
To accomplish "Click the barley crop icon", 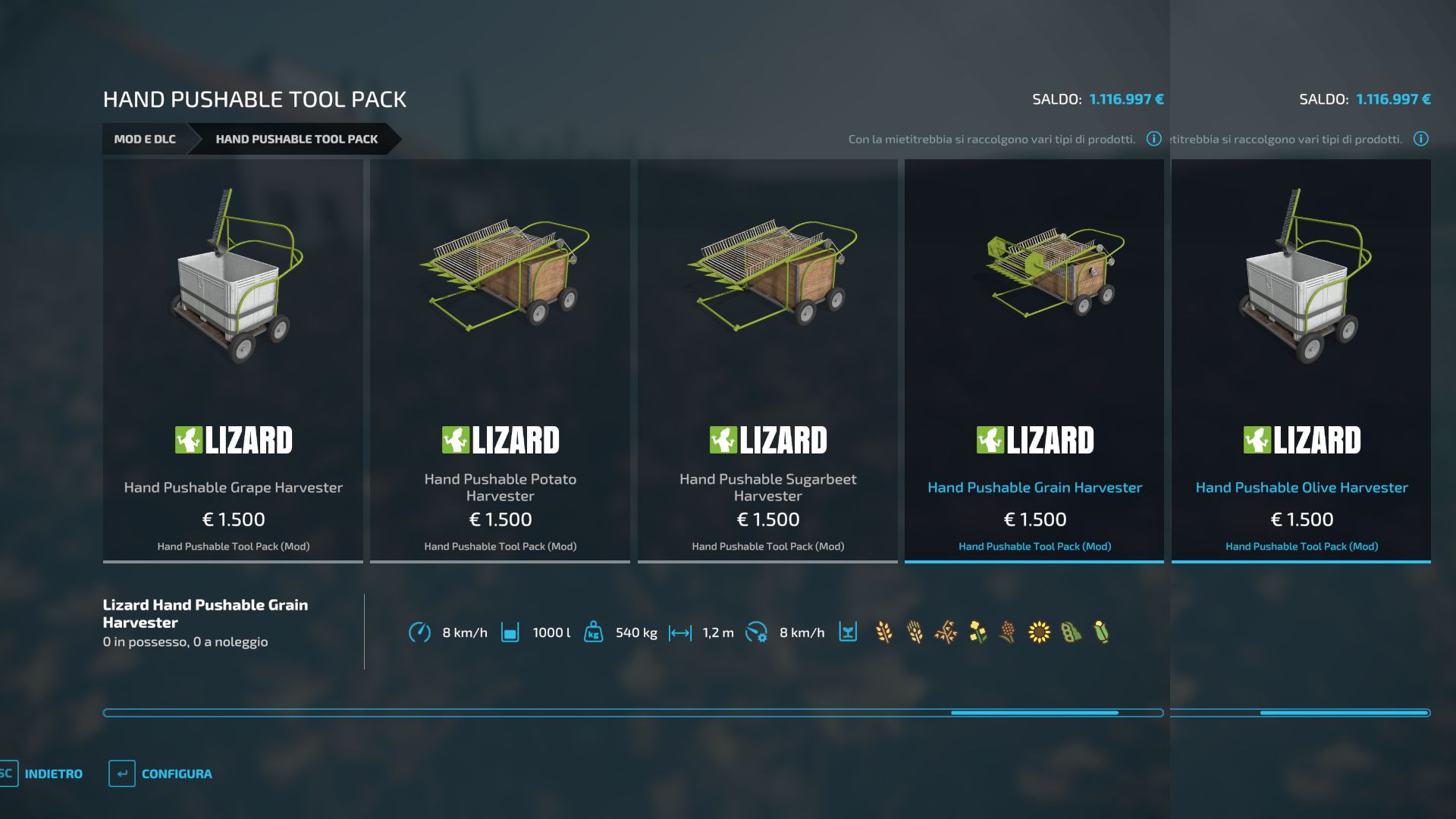I will [914, 632].
